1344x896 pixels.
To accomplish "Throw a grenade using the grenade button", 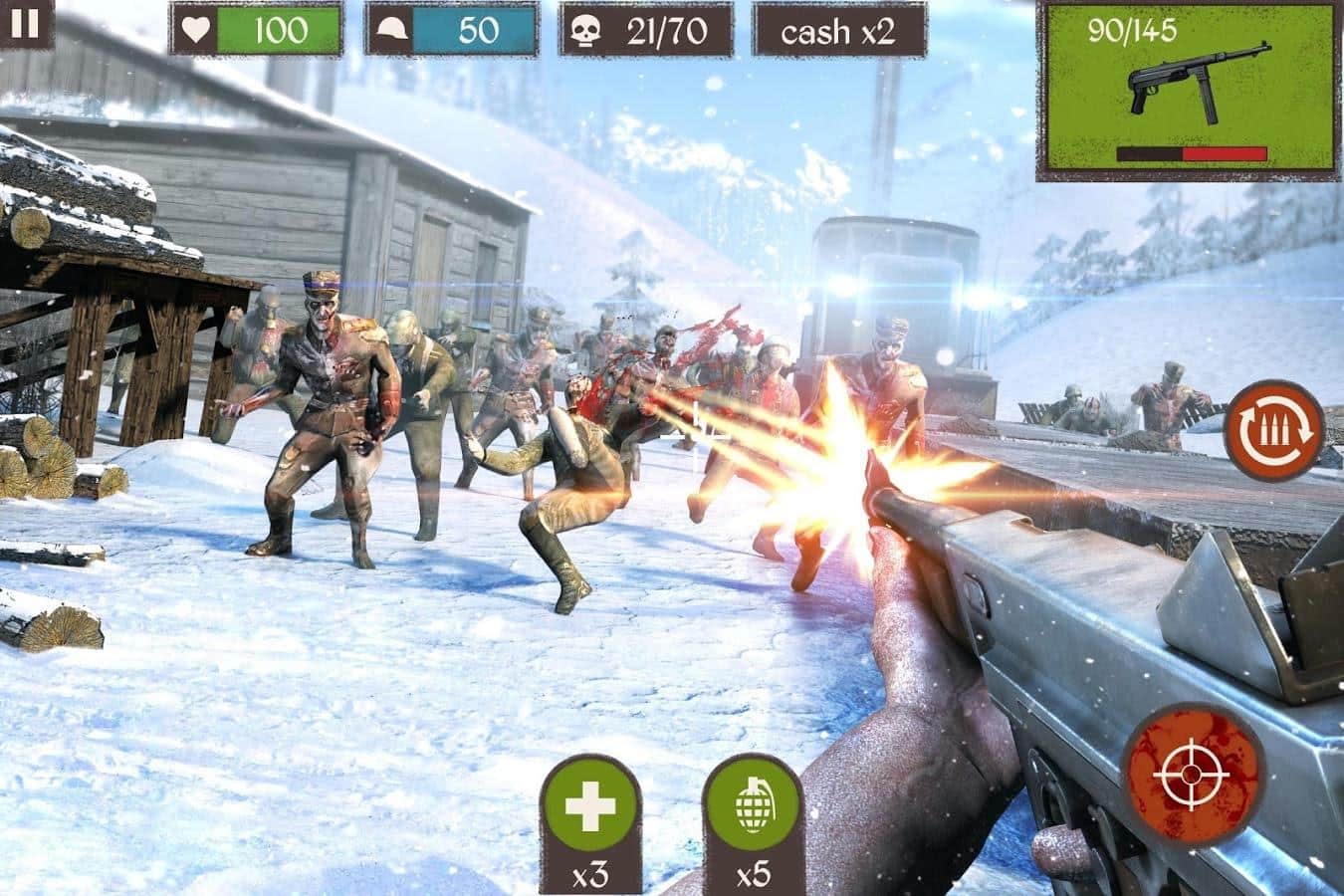I will (753, 808).
